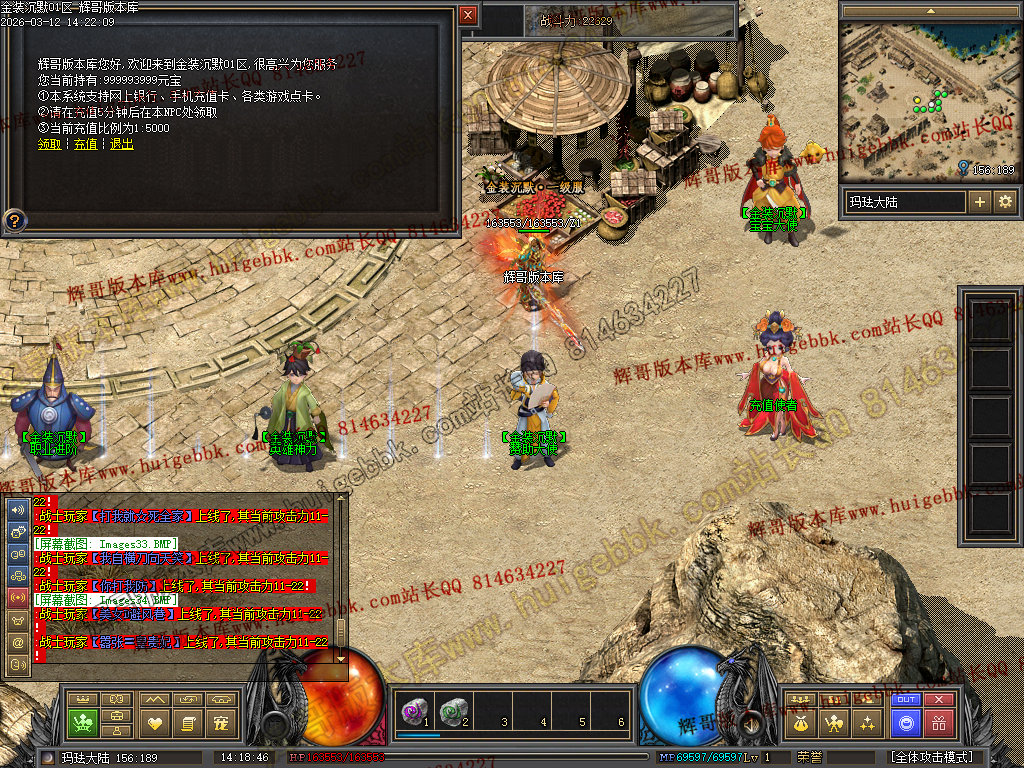The image size is (1024, 768).
Task: Toggle the speaker sound chat channel button
Action: [x=17, y=510]
